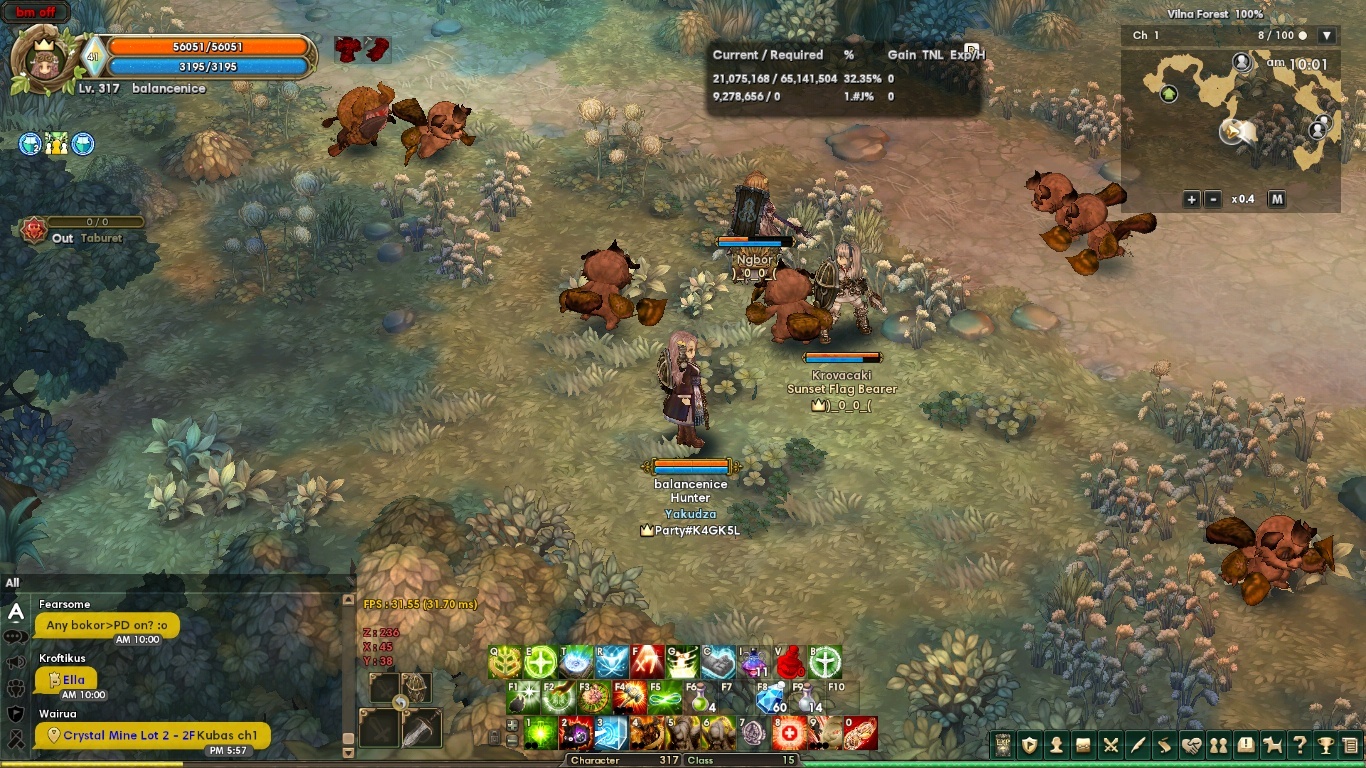Screen dimensions: 1366x768
Task: Use the red cross heal skill
Action: pyautogui.click(x=789, y=733)
